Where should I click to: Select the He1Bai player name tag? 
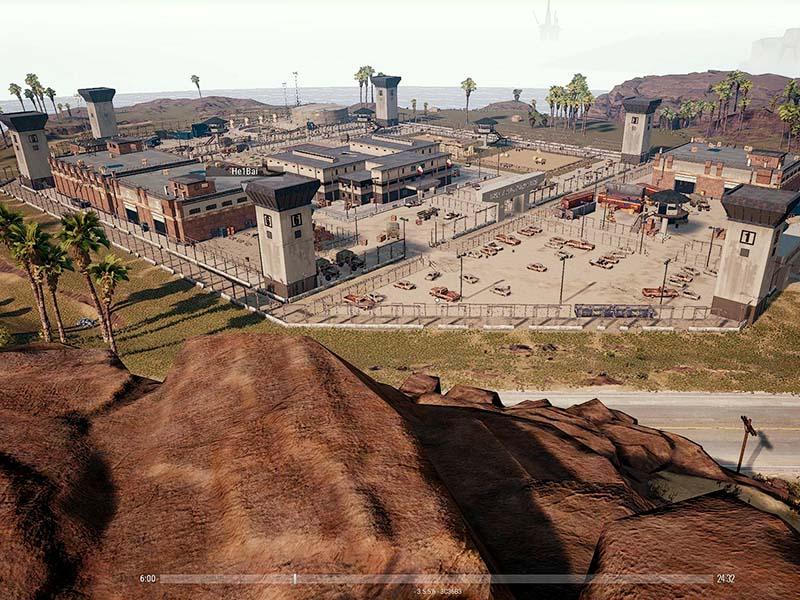pyautogui.click(x=245, y=171)
